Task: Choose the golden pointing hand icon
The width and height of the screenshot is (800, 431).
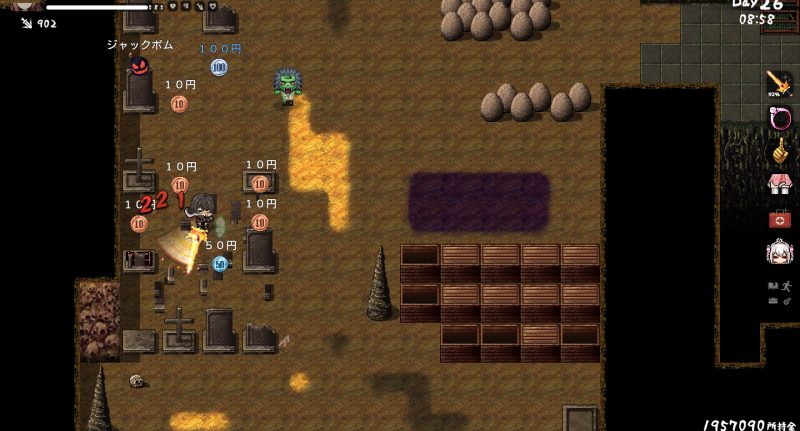Action: (778, 151)
